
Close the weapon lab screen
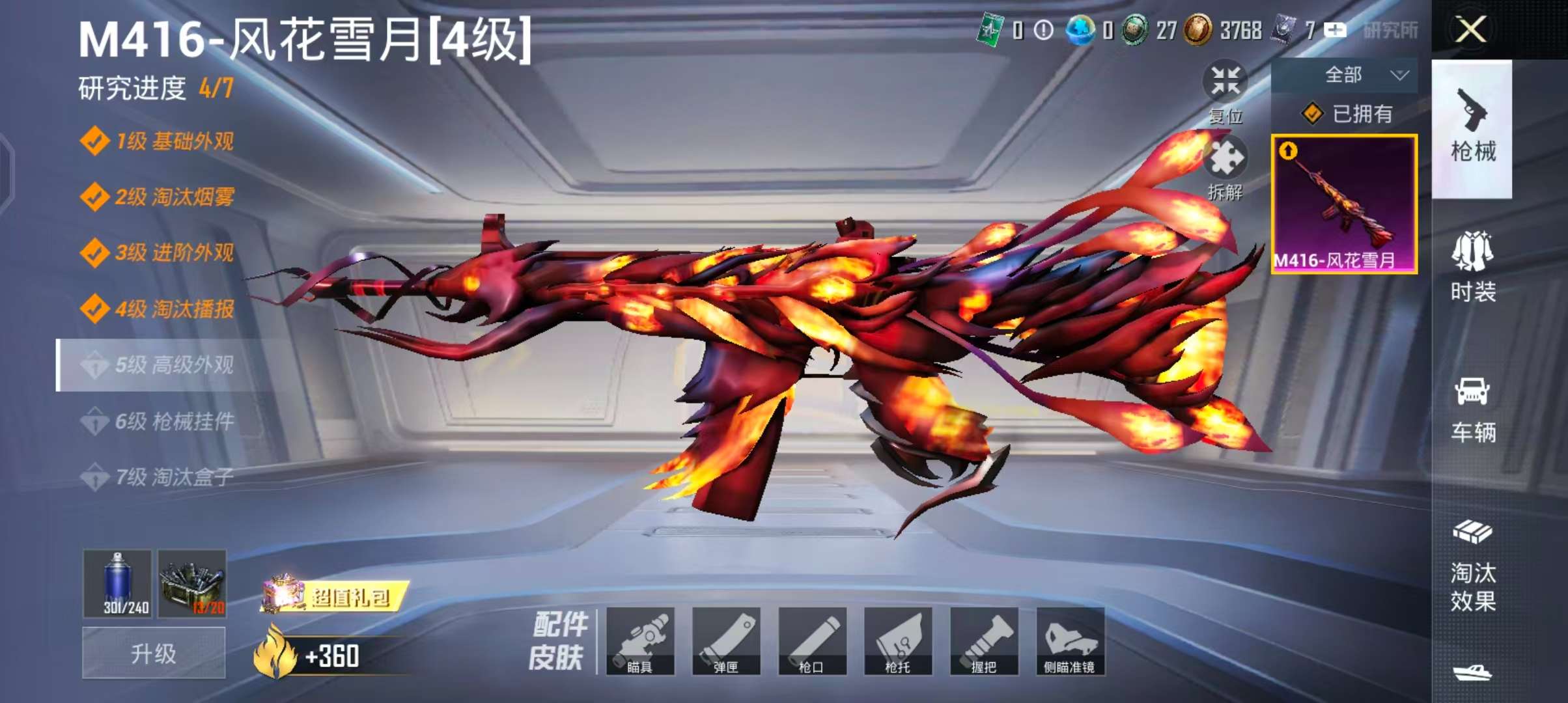point(1470,30)
